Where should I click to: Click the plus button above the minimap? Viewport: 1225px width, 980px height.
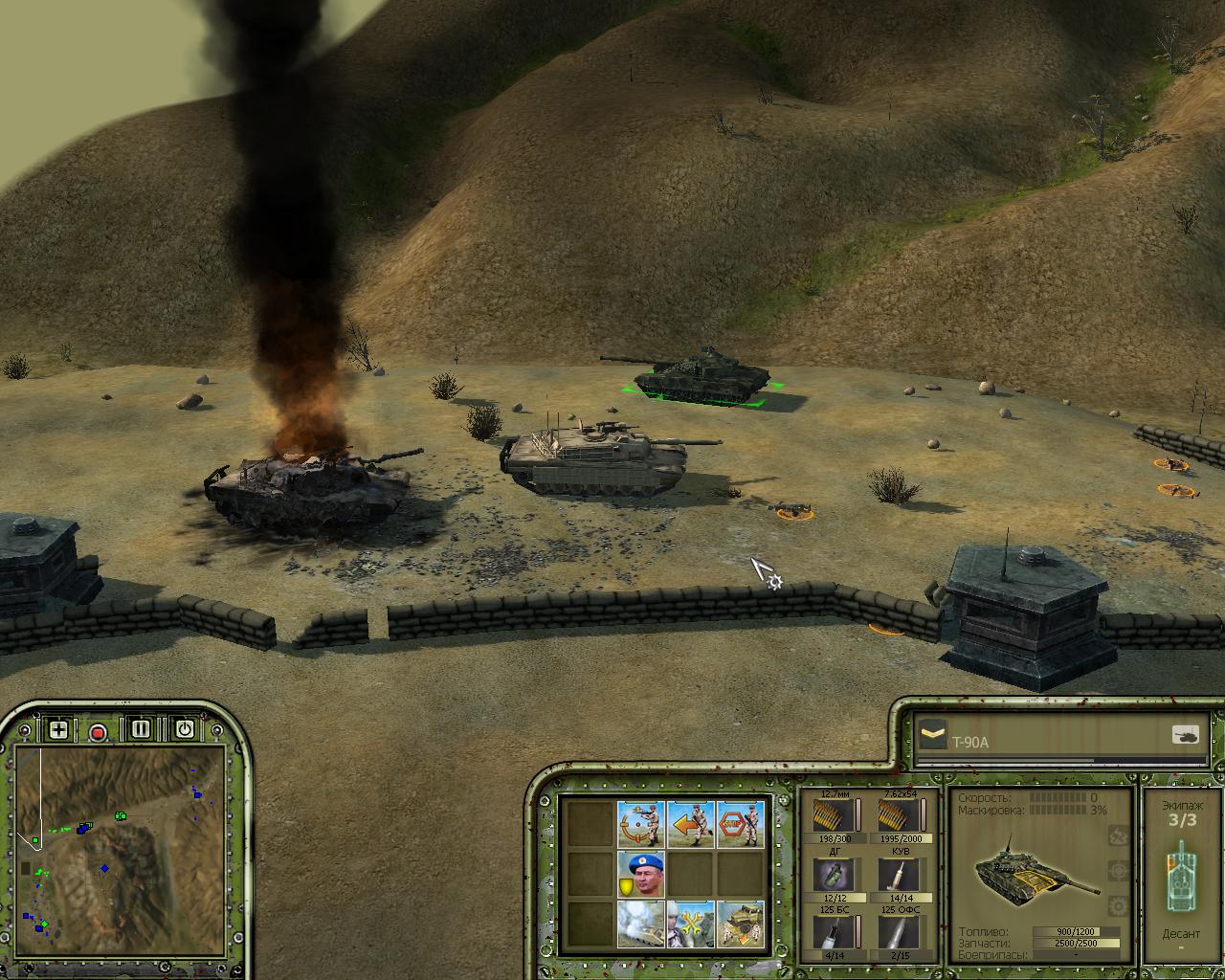pyautogui.click(x=58, y=730)
